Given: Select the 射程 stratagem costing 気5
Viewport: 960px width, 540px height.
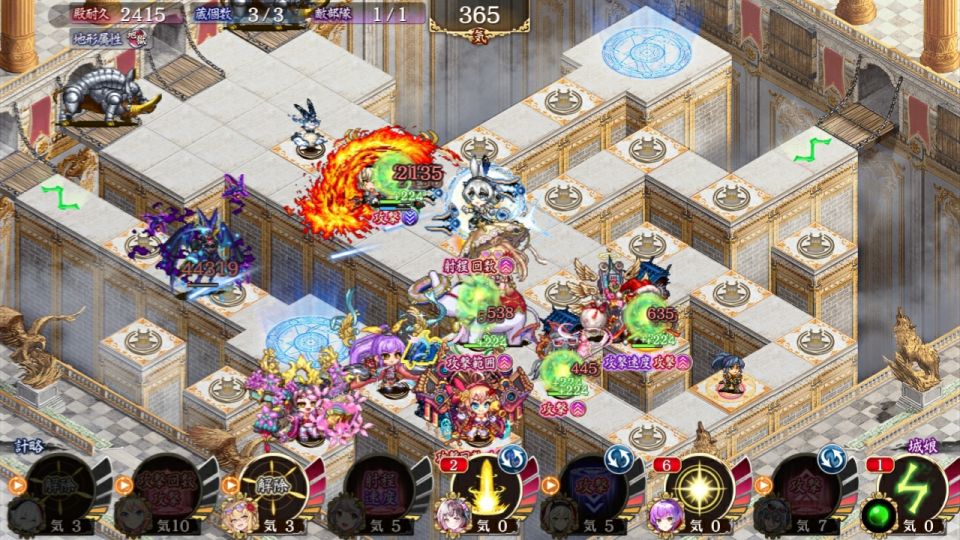Looking at the screenshot, I should [x=378, y=489].
